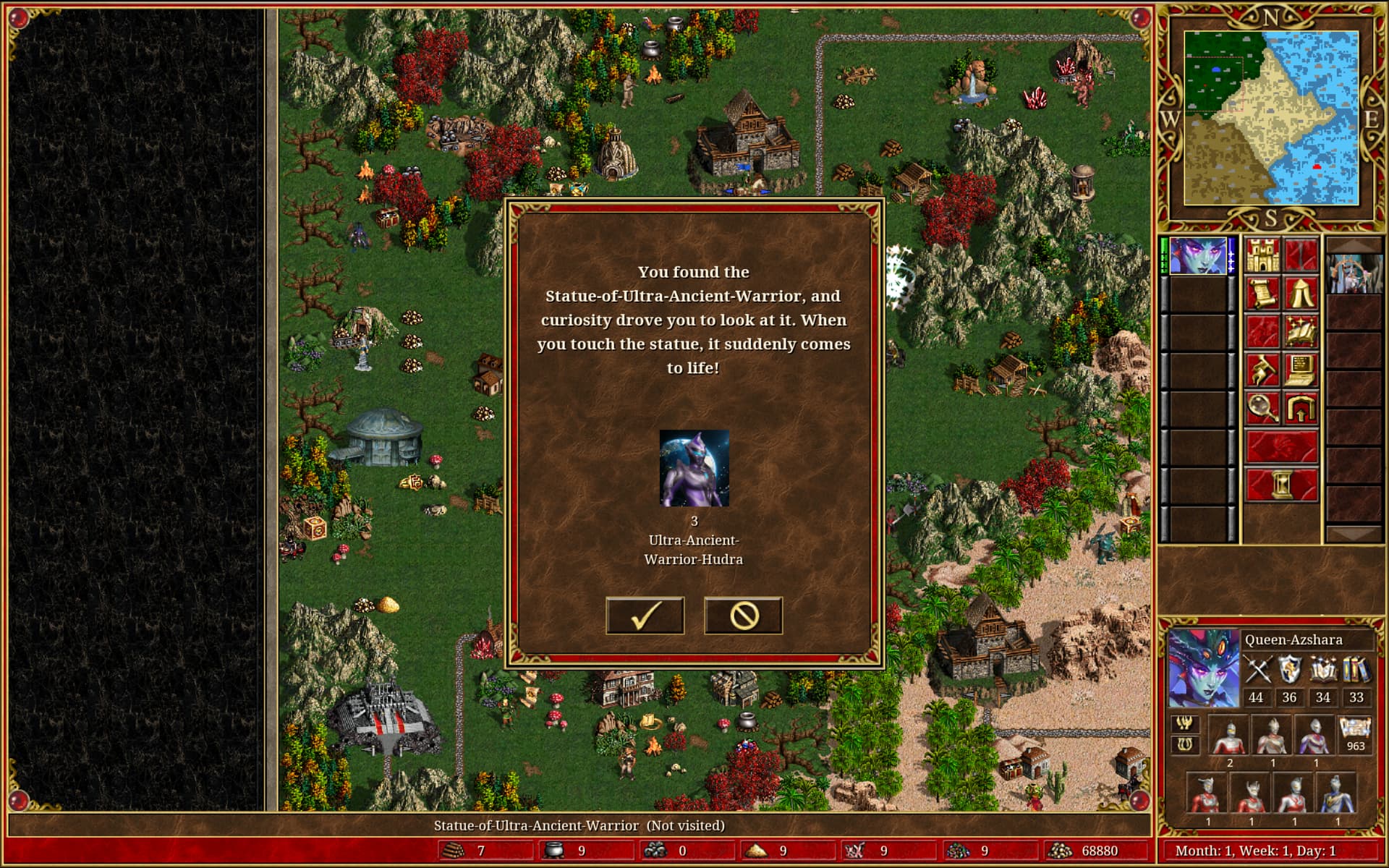
Task: Put the hero to sleep with tent button
Action: pos(1300,294)
